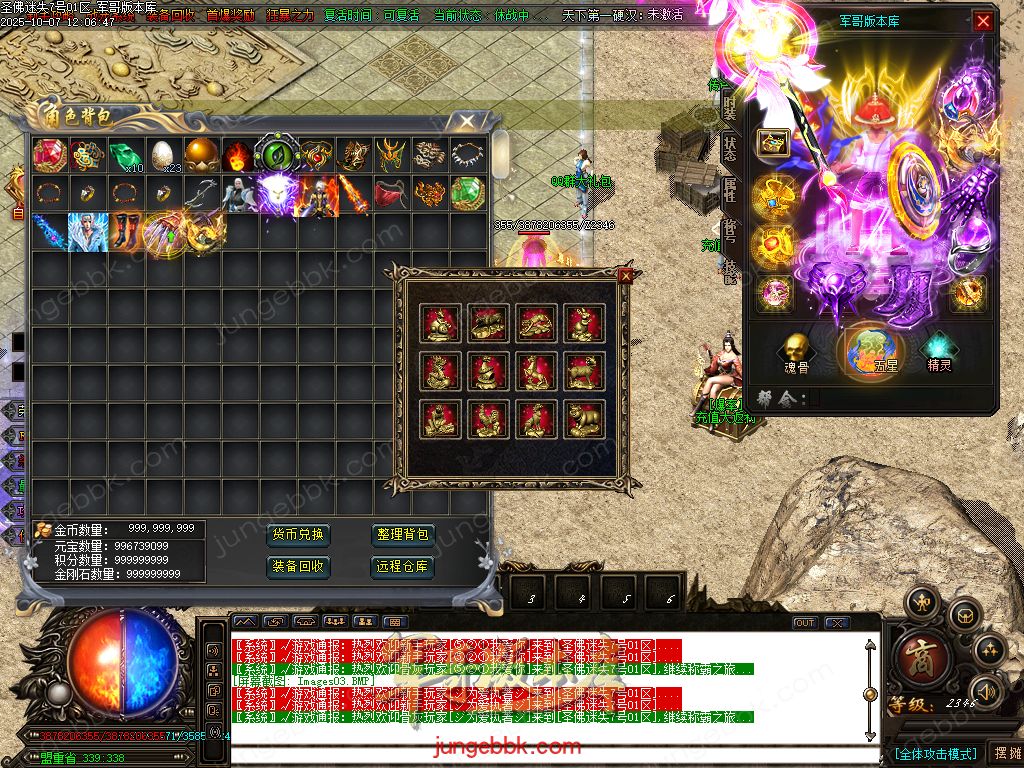Close the character backpack window
The height and width of the screenshot is (768, 1024).
(466, 122)
